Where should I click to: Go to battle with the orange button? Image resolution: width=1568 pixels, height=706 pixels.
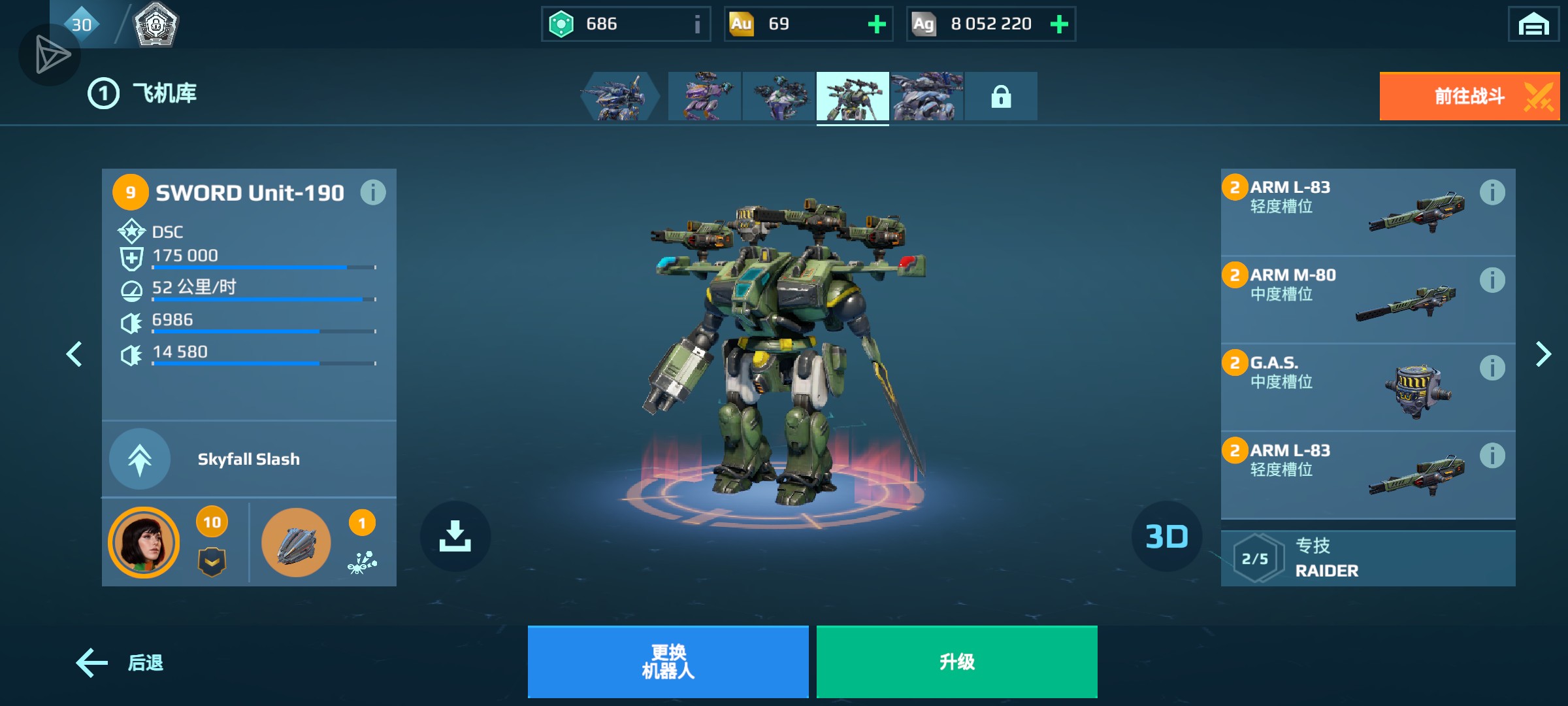(x=1469, y=97)
